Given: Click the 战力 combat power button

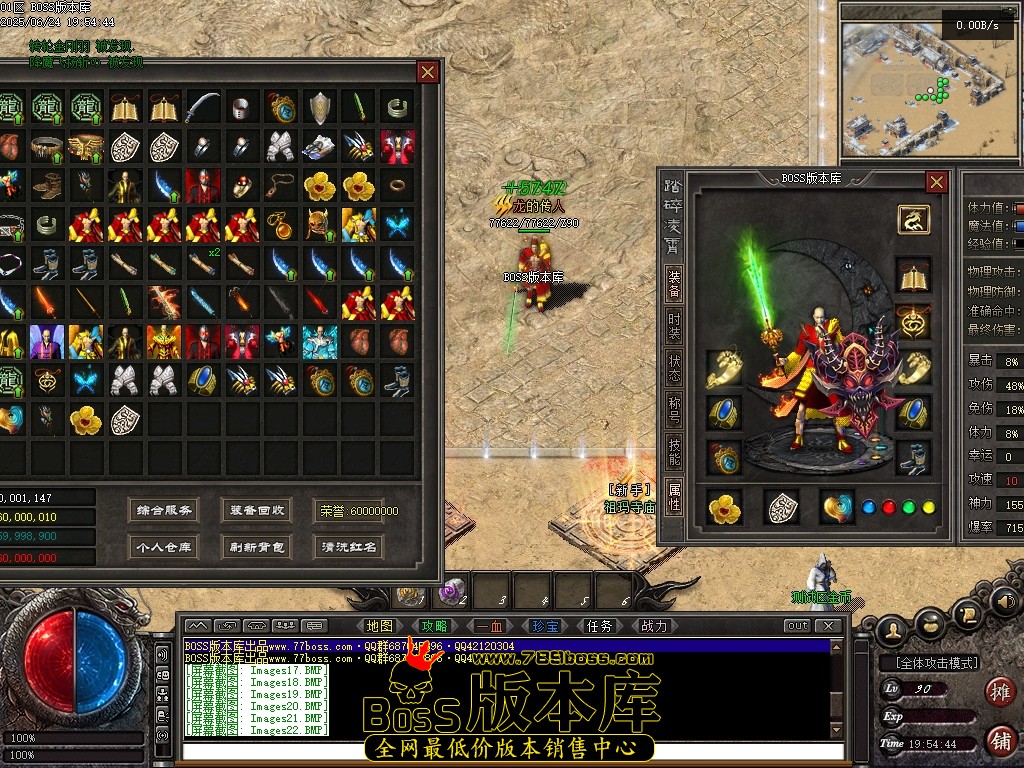Looking at the screenshot, I should coord(654,626).
